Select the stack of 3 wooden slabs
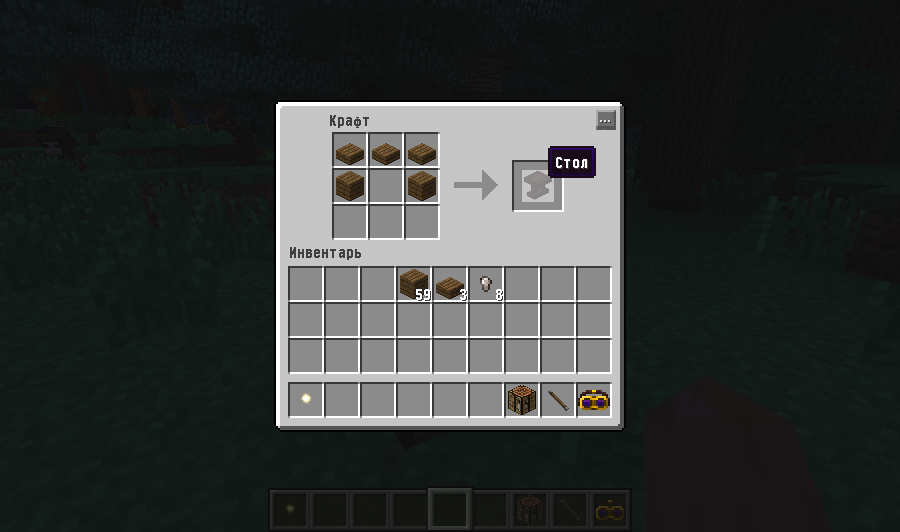The width and height of the screenshot is (900, 532). click(450, 284)
